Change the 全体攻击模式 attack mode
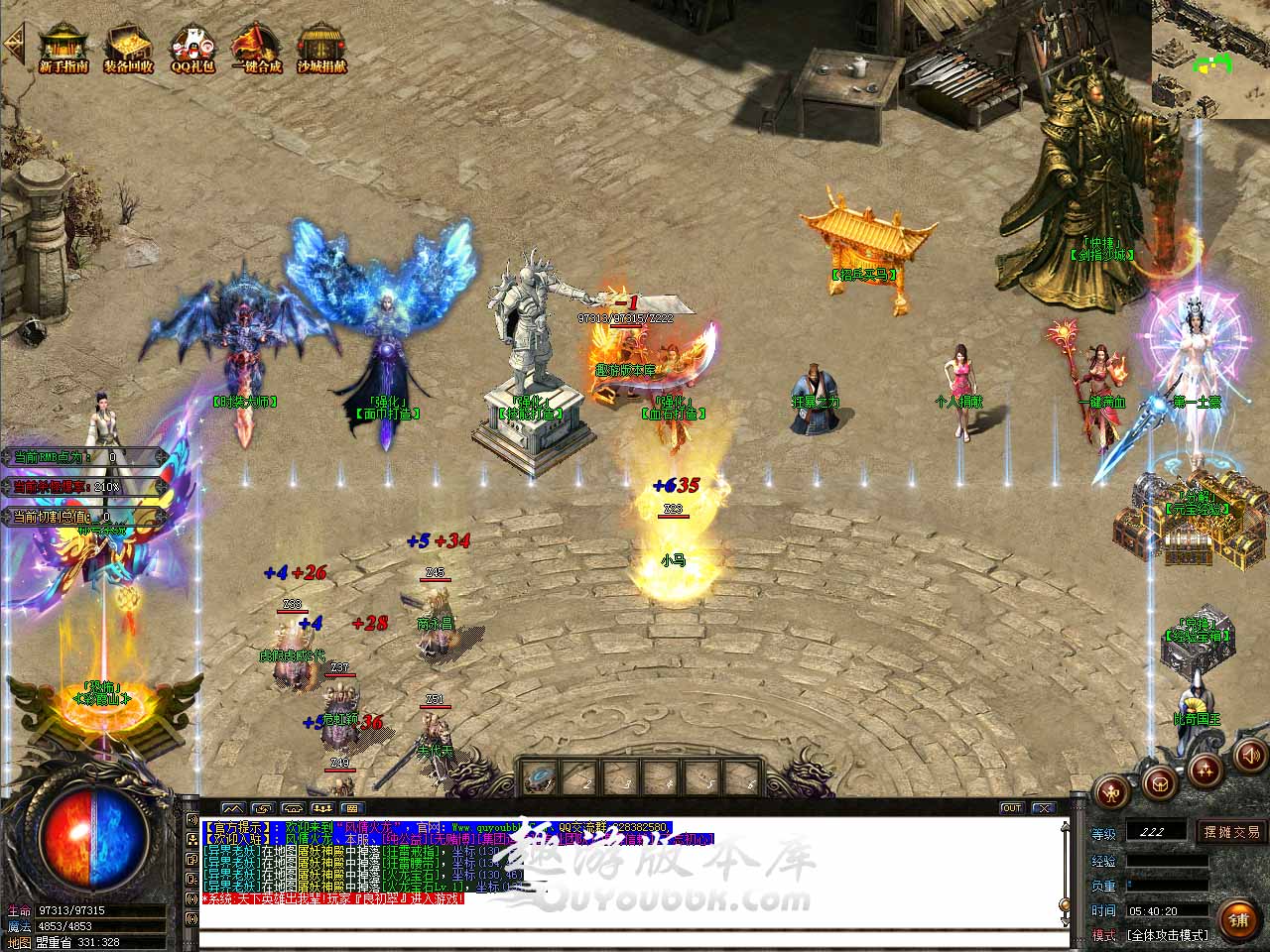The height and width of the screenshot is (952, 1270). pyautogui.click(x=1168, y=935)
